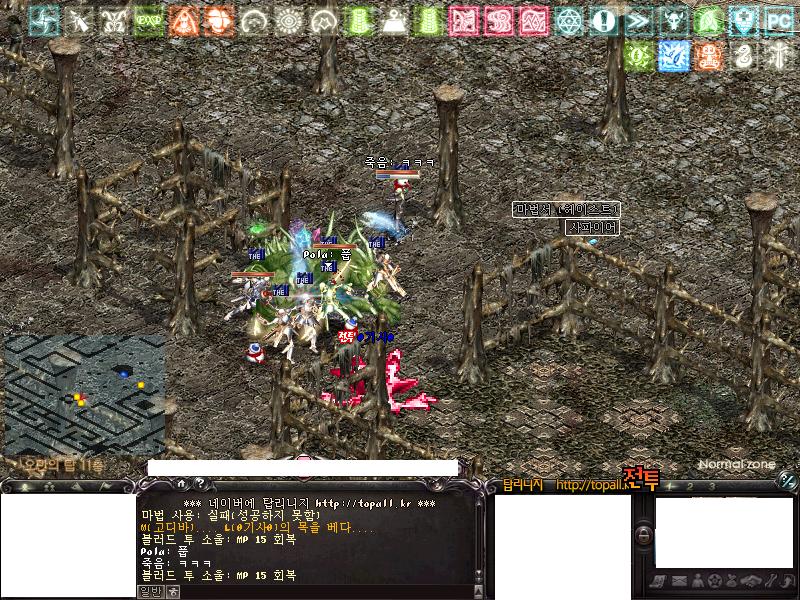Click the white snake buff icon
Image resolution: width=800 pixels, height=600 pixels.
coord(743,55)
